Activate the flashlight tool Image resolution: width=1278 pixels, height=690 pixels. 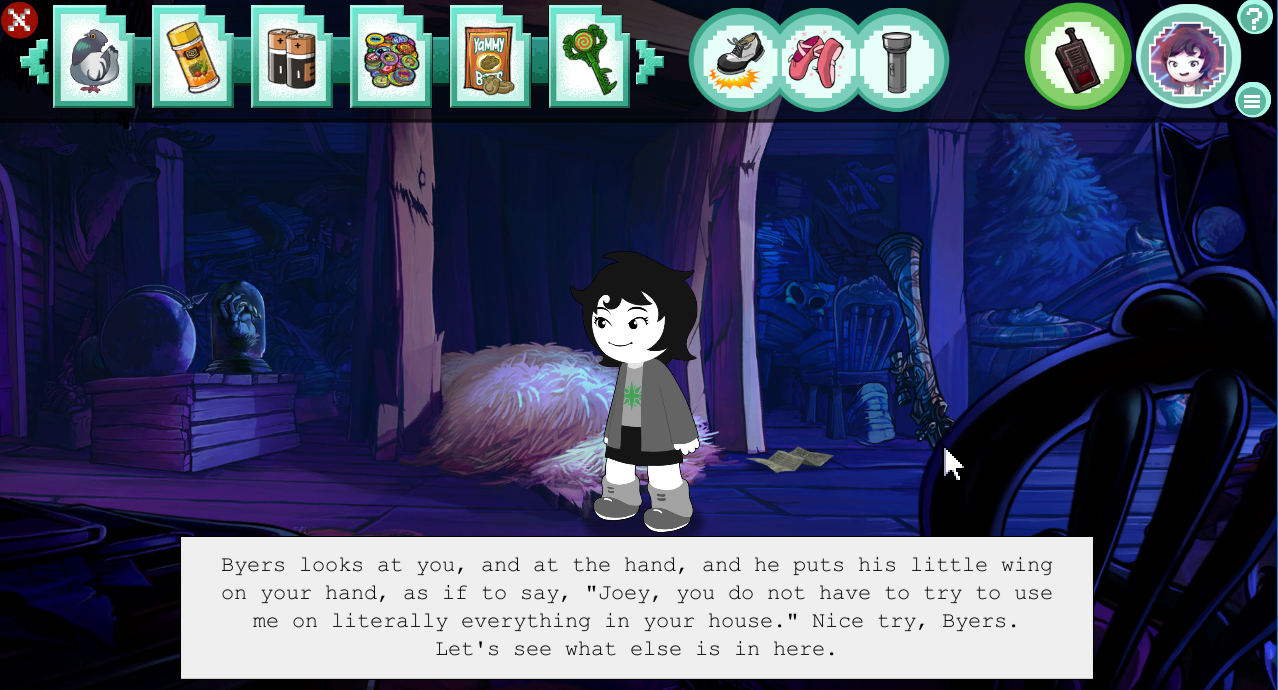pyautogui.click(x=900, y=60)
